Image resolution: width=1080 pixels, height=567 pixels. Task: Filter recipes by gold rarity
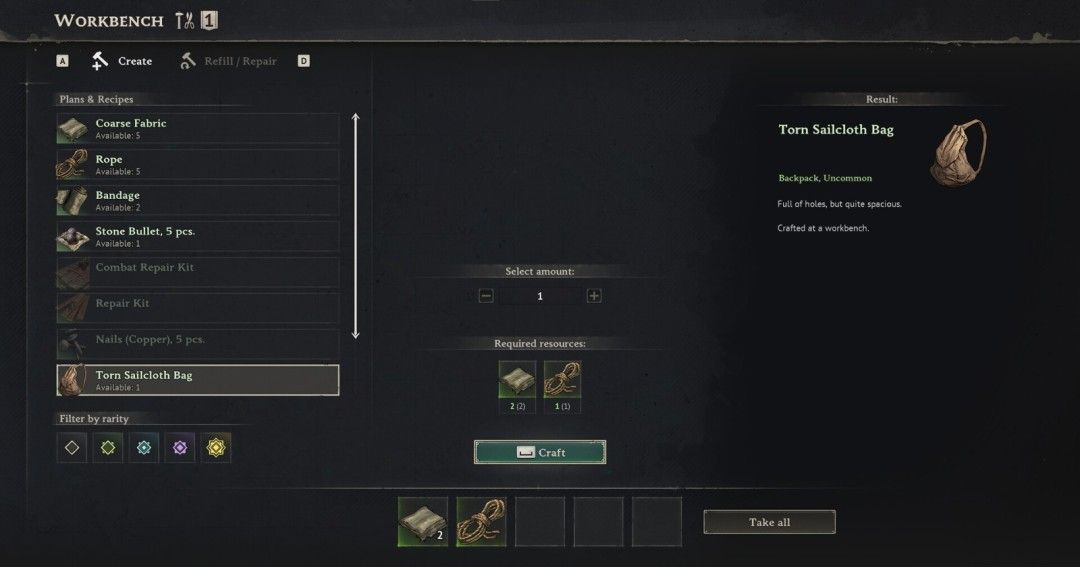click(216, 448)
